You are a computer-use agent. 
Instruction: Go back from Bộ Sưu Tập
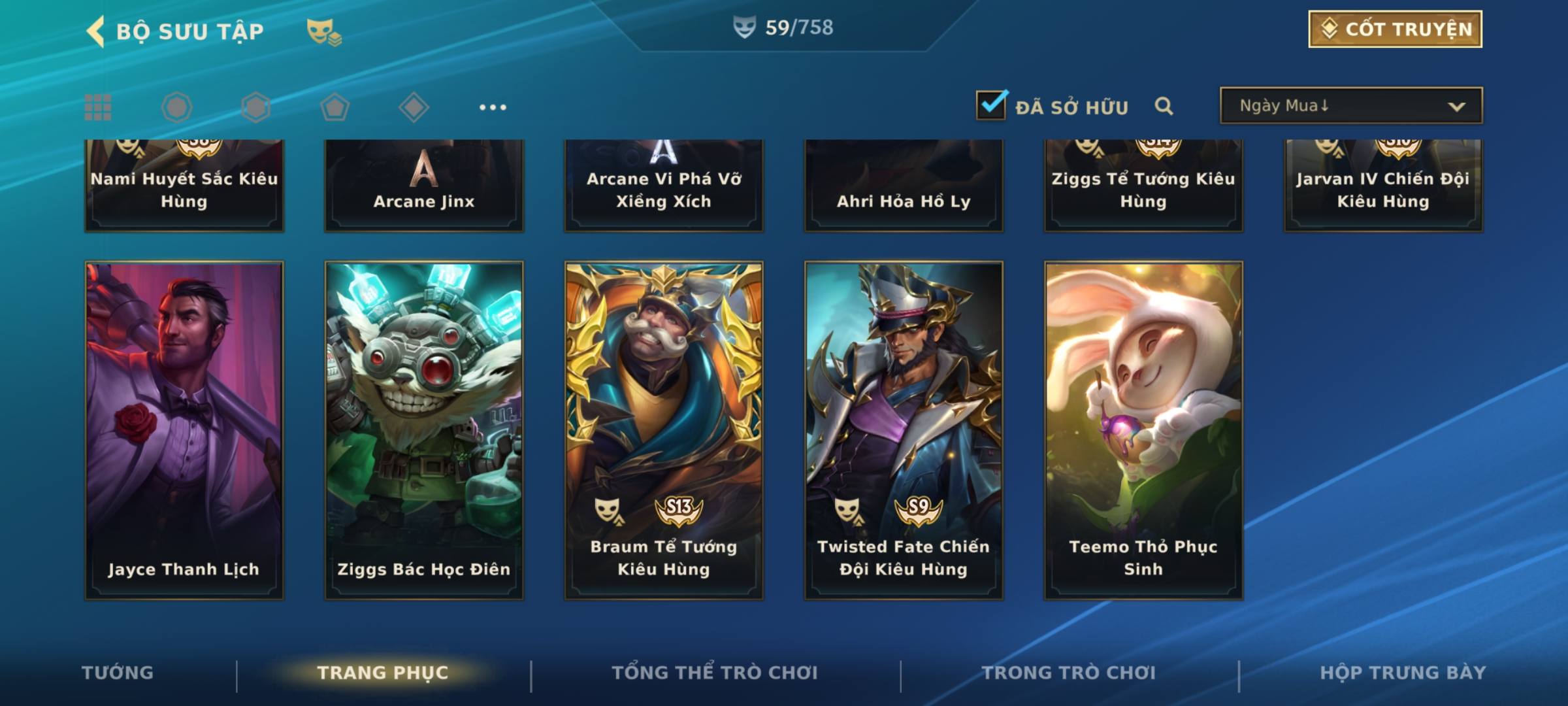[96, 31]
